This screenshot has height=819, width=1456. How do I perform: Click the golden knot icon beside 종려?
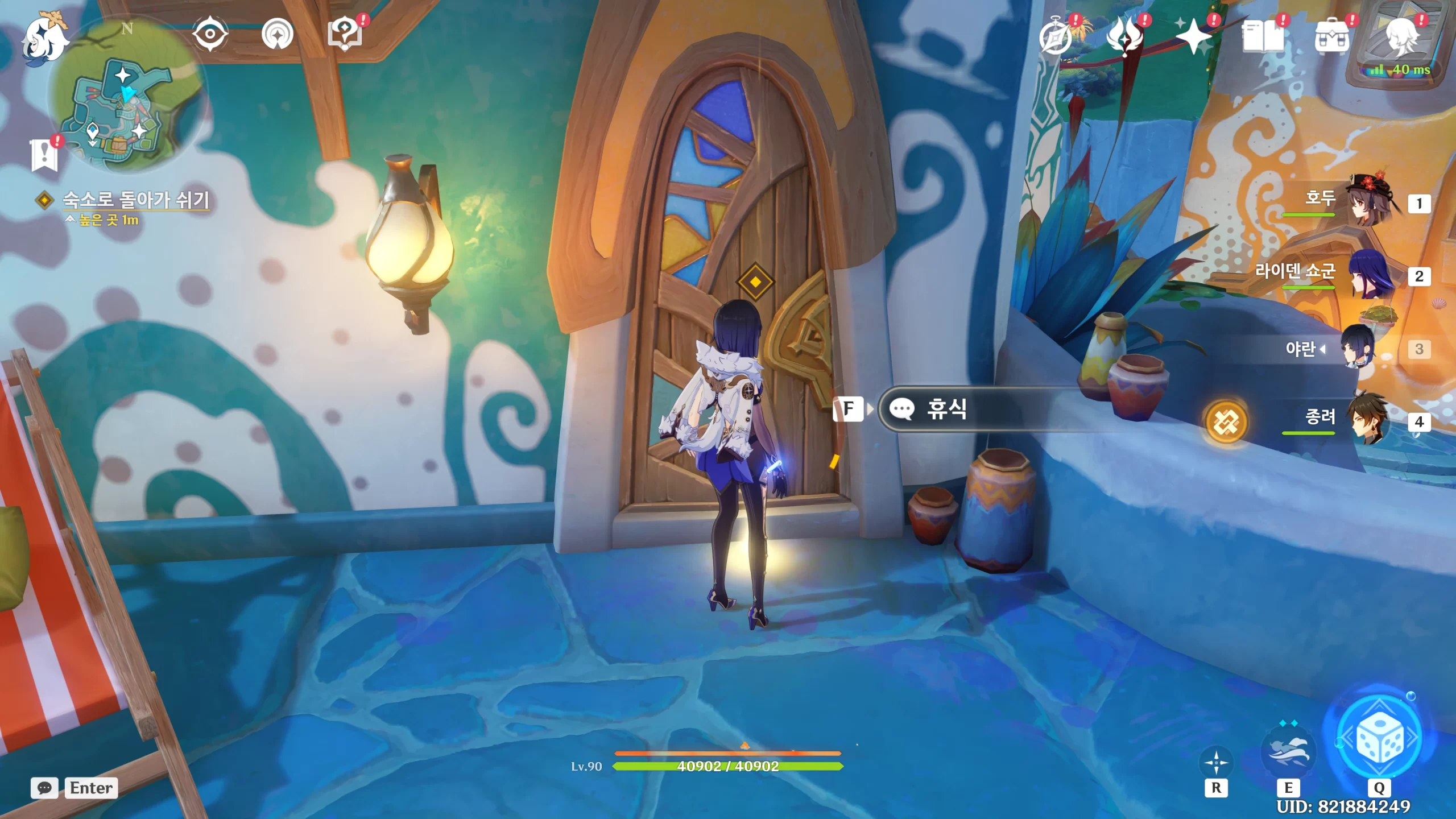point(1226,422)
